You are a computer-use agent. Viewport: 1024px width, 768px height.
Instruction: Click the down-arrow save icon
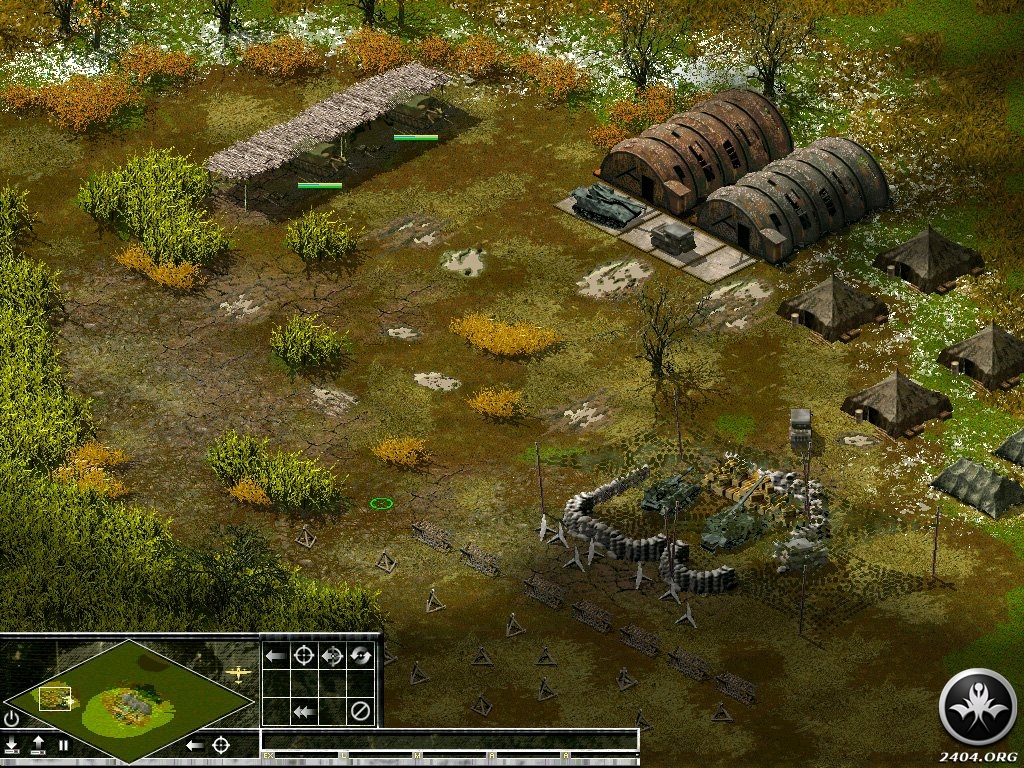[x=12, y=745]
